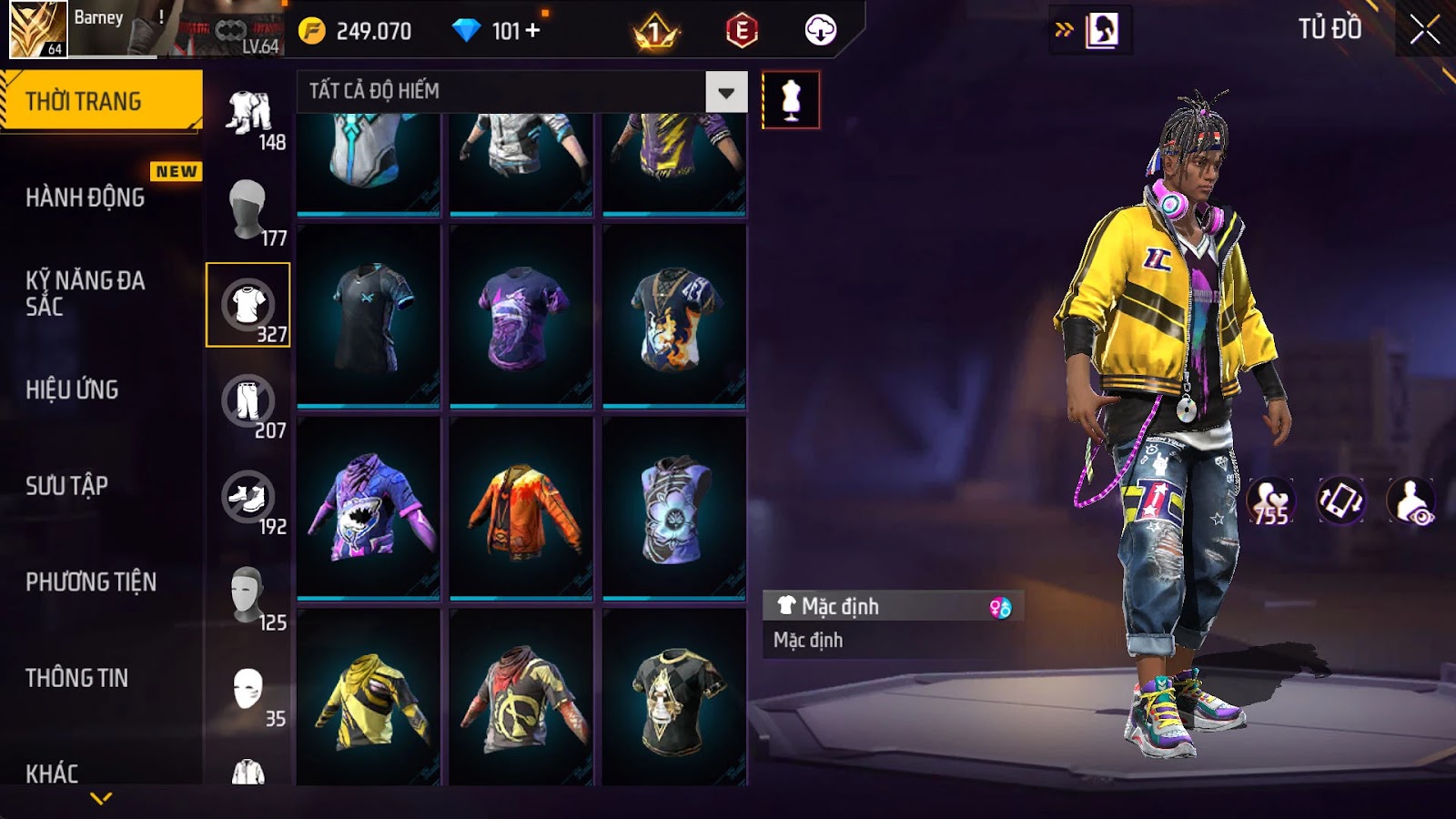The width and height of the screenshot is (1456, 819).
Task: Equip the orange flame jacket
Action: click(521, 507)
